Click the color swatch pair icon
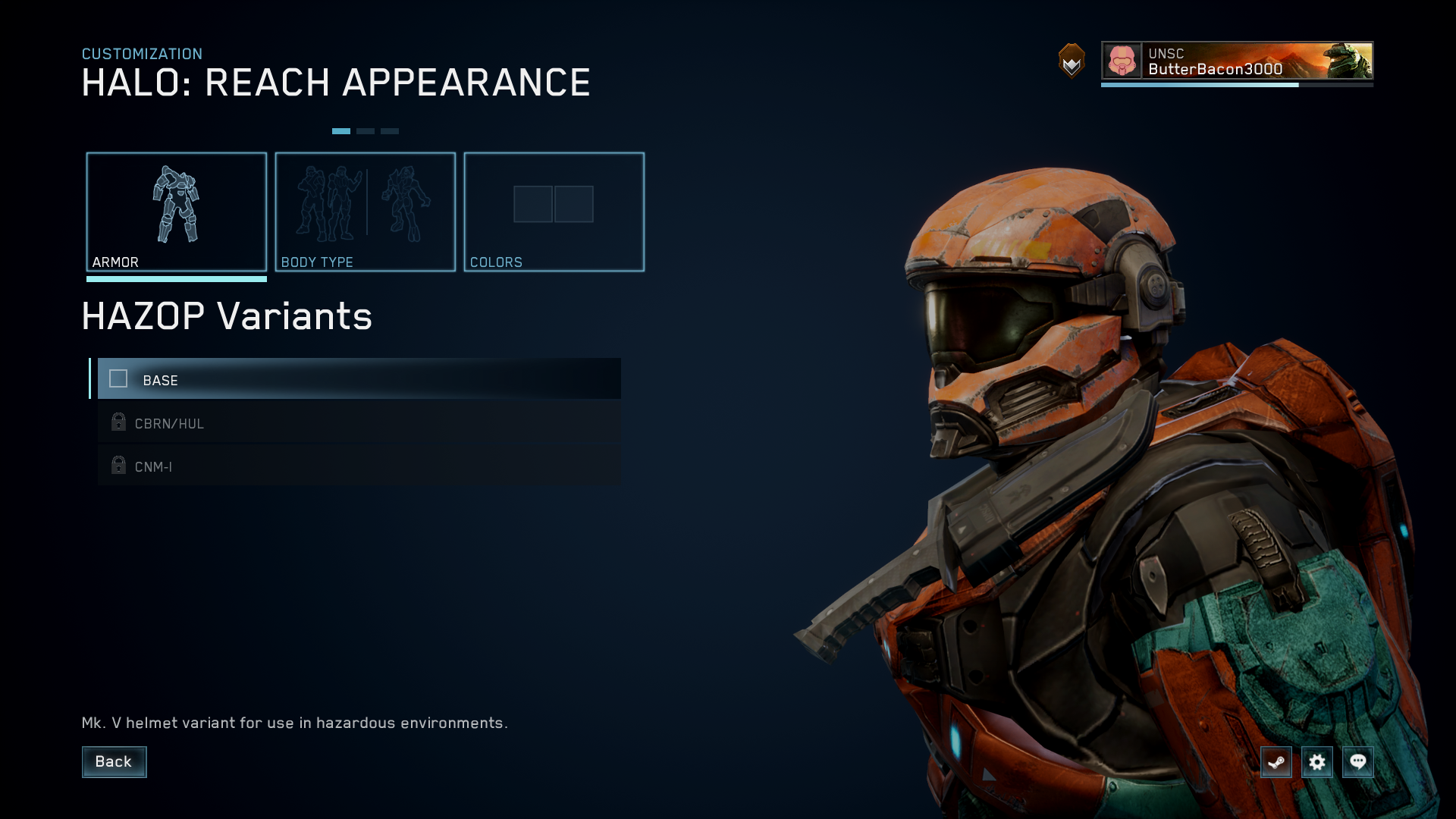Screen dimensions: 1456x819 tap(554, 203)
